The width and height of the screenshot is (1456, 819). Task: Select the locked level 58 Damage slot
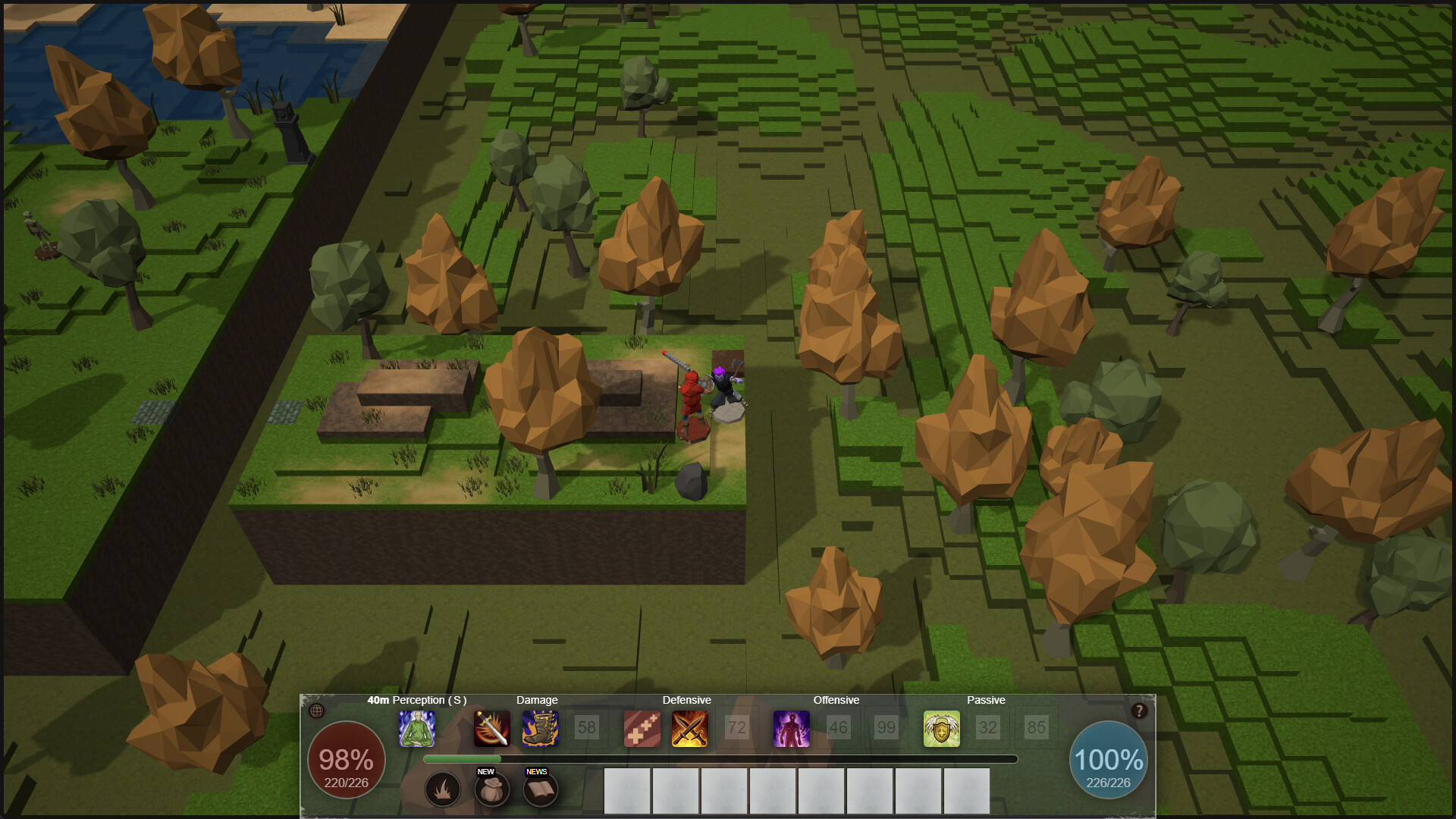pos(587,729)
